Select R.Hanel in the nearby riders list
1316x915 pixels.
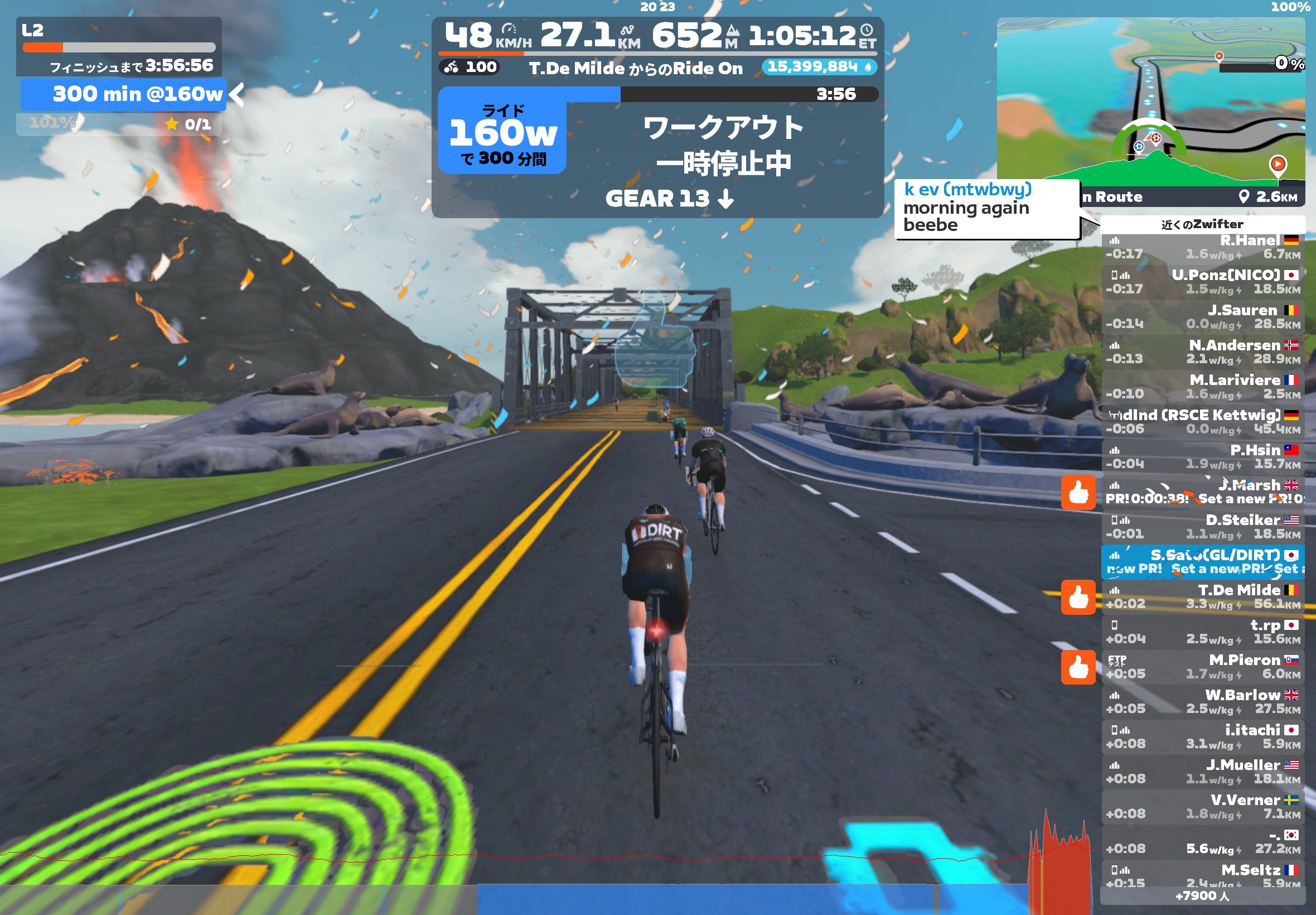coord(1202,248)
